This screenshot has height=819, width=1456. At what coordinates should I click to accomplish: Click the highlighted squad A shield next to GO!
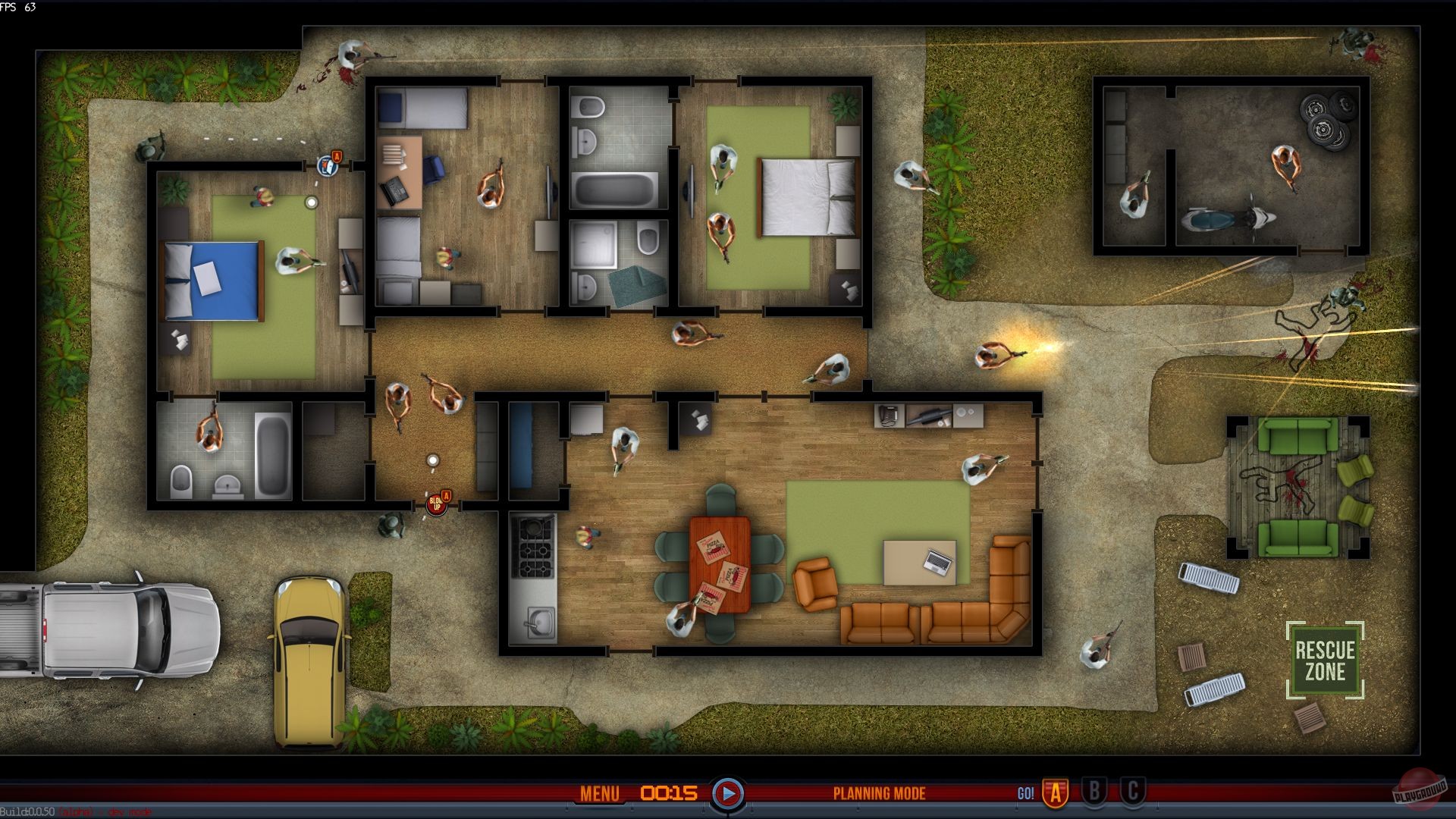click(1057, 793)
